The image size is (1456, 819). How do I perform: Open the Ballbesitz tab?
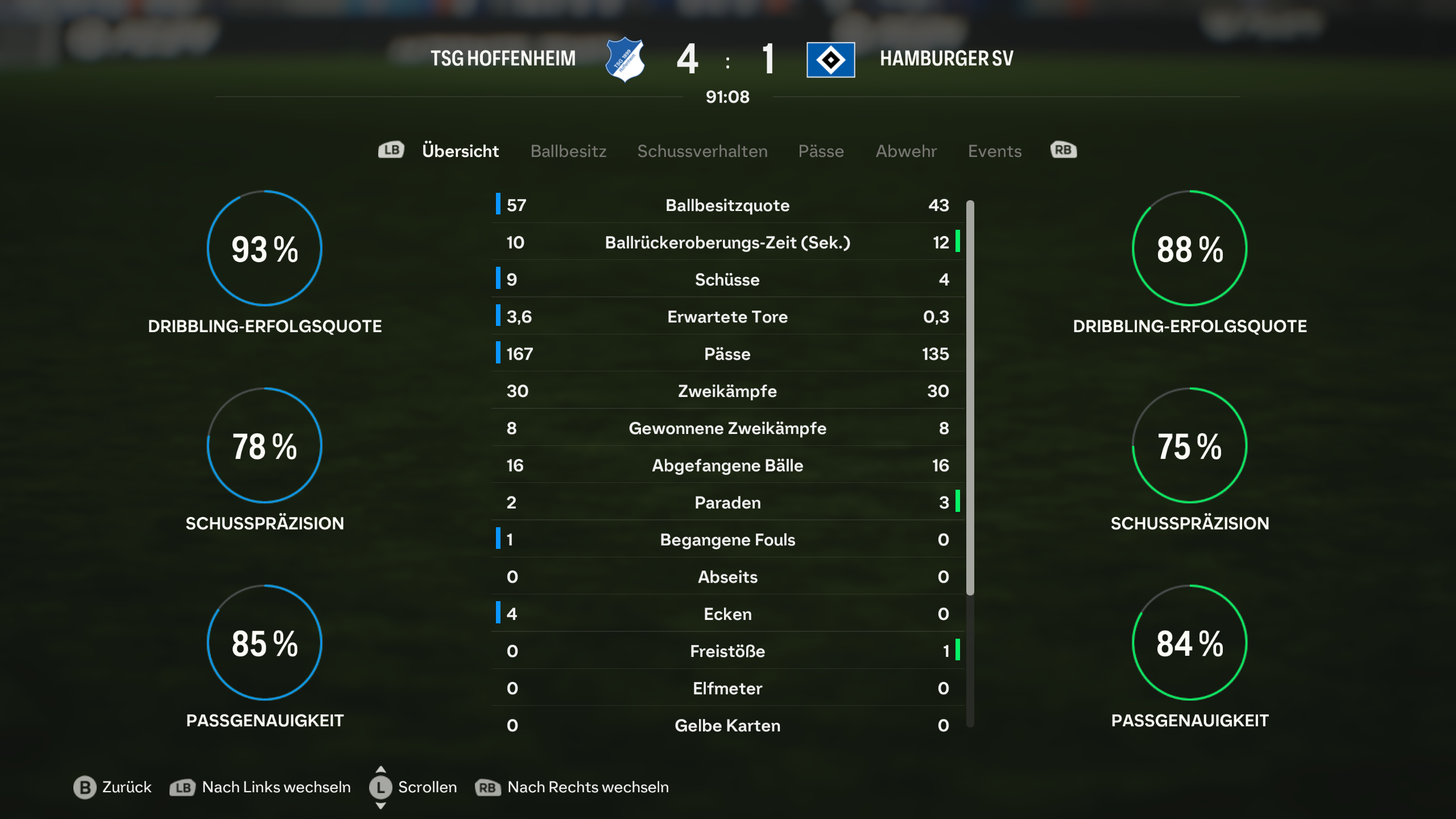[x=568, y=151]
